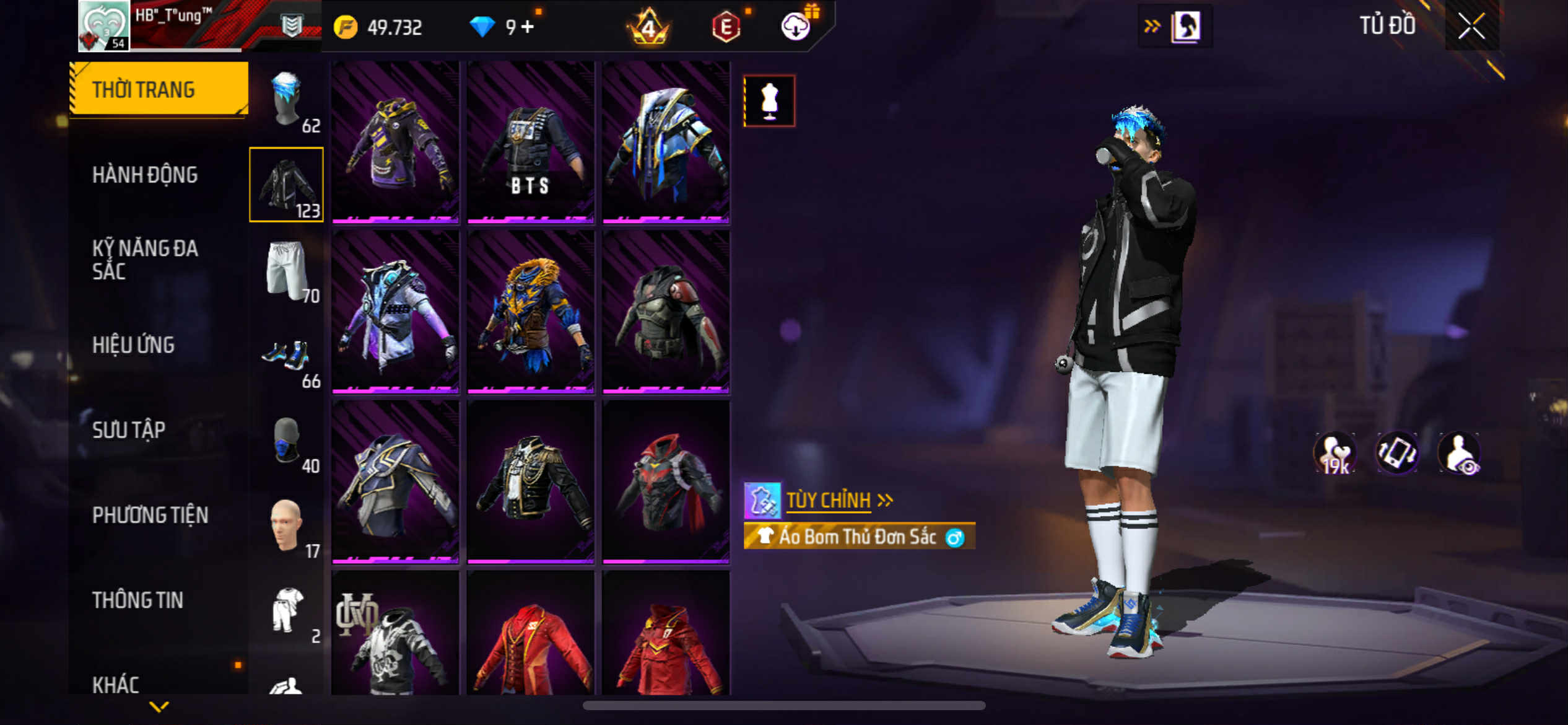Pick the BTS black vest top

point(531,142)
